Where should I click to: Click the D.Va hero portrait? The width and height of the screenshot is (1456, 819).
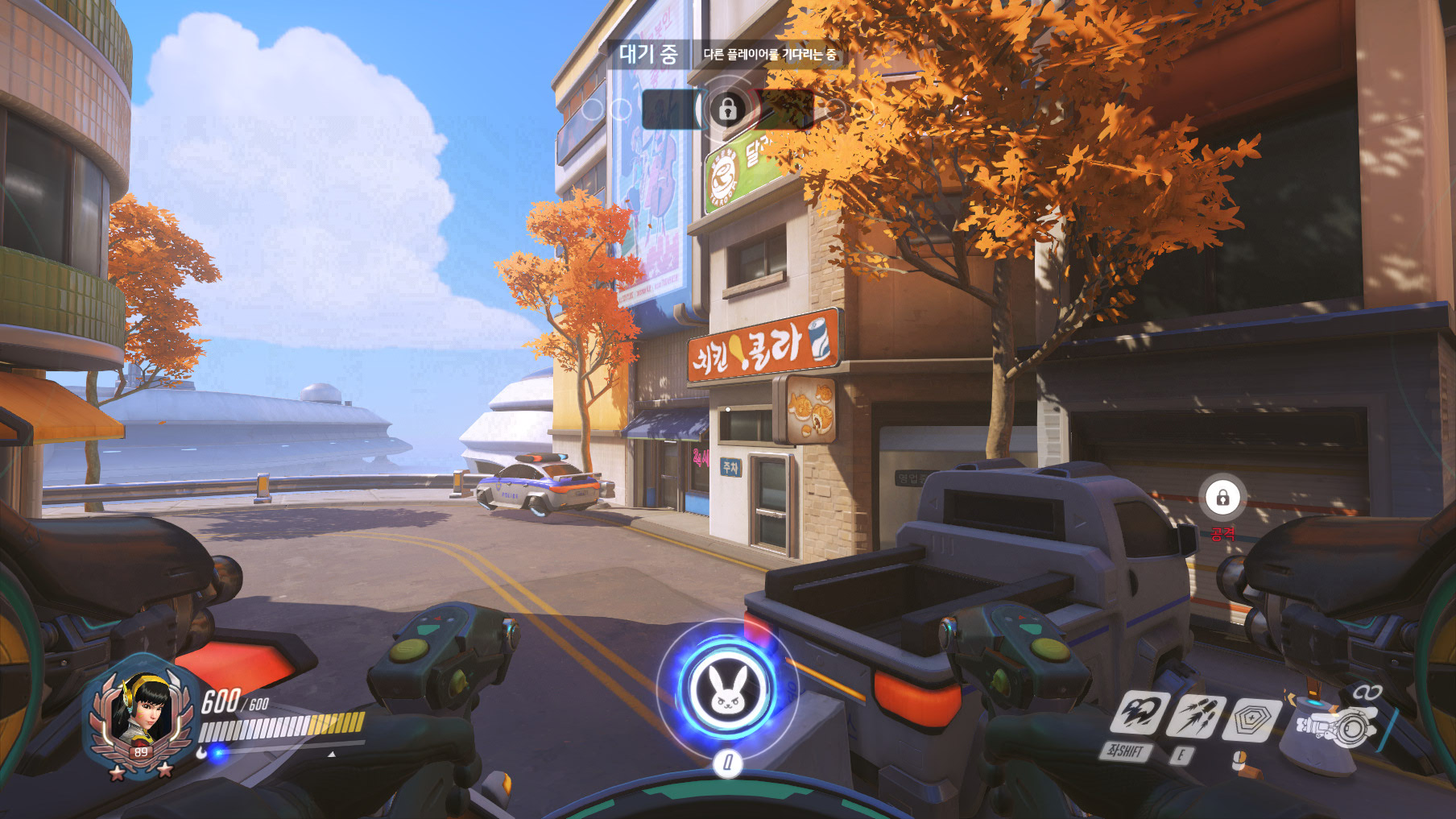[142, 712]
